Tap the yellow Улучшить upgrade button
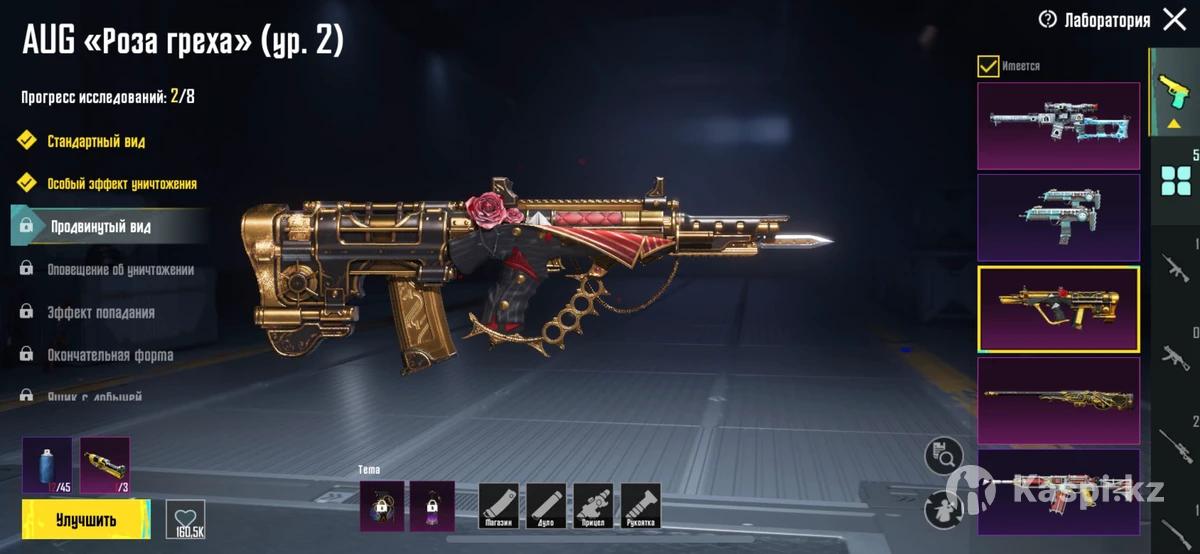 click(x=86, y=520)
